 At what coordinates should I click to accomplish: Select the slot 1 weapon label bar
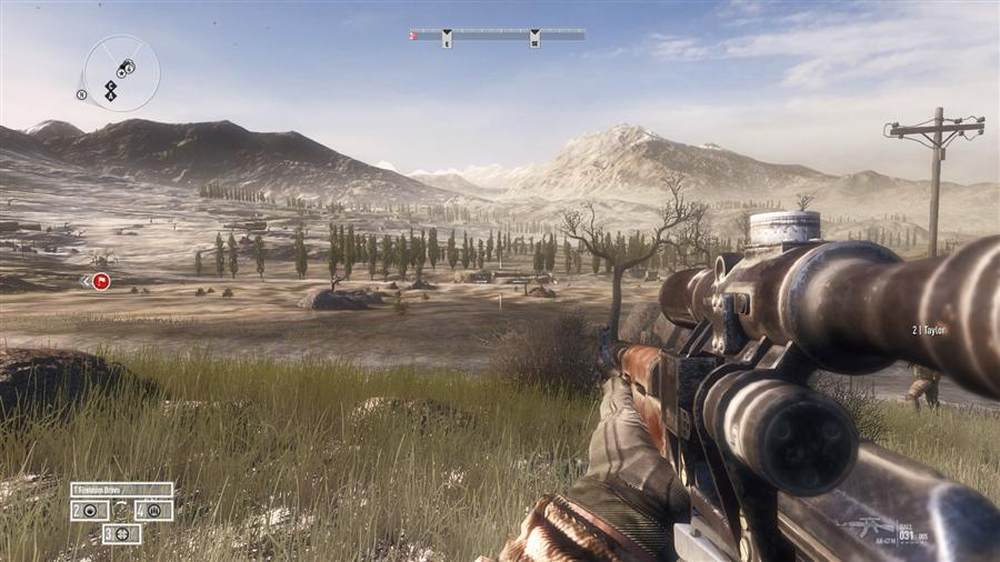pos(121,489)
